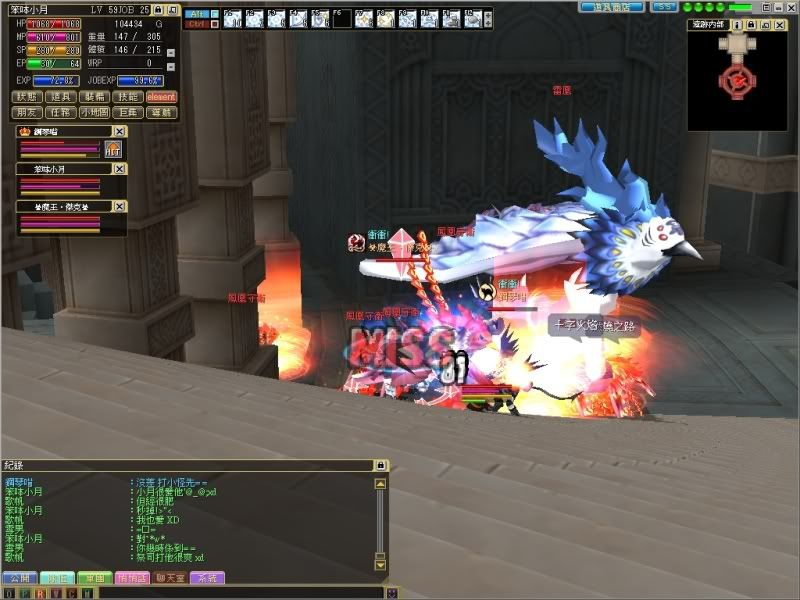Image resolution: width=800 pixels, height=600 pixels.
Task: Toggle the 小地圖 minimap button
Action: pyautogui.click(x=96, y=113)
